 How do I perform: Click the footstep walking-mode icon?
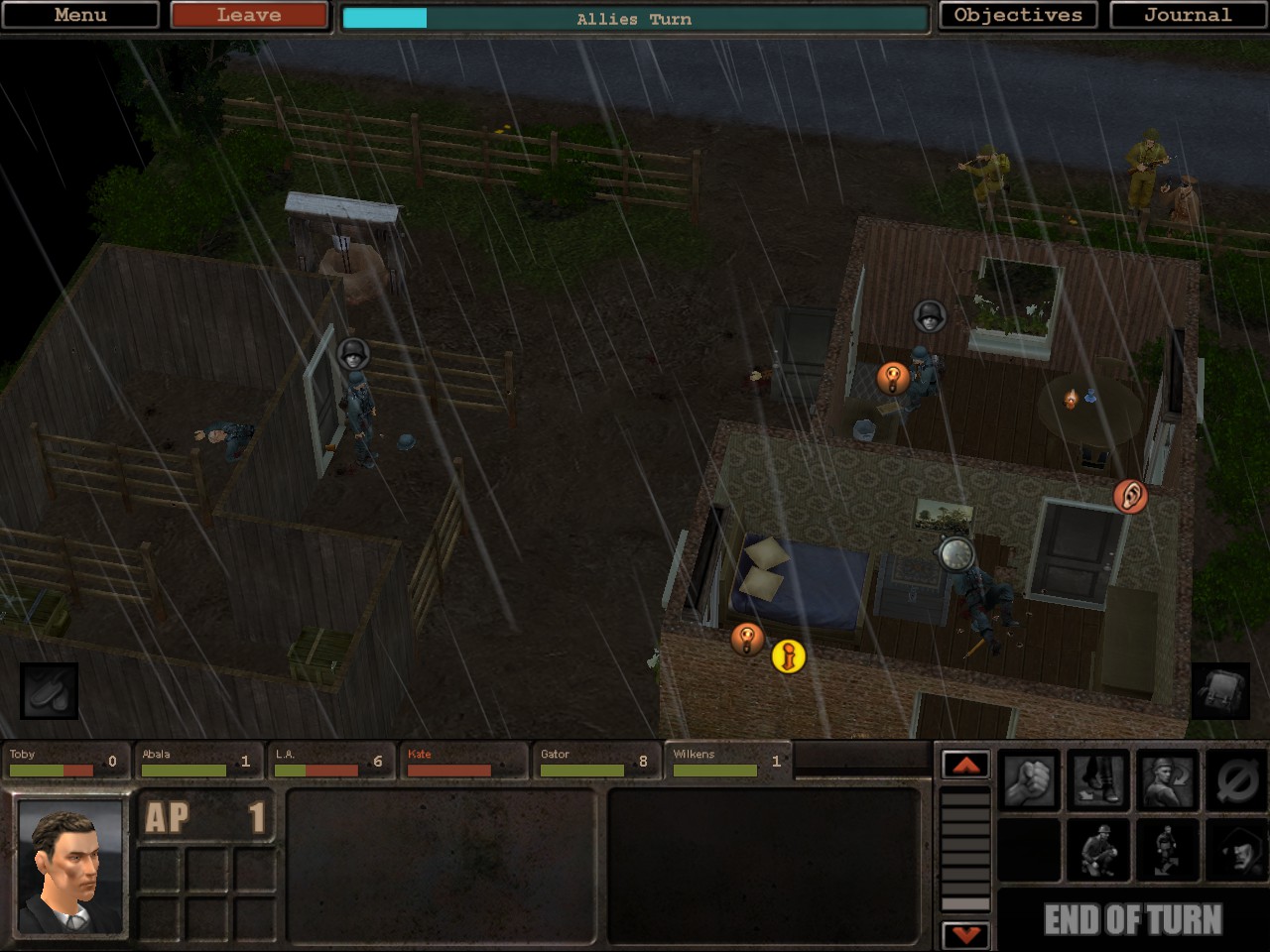click(x=1098, y=776)
